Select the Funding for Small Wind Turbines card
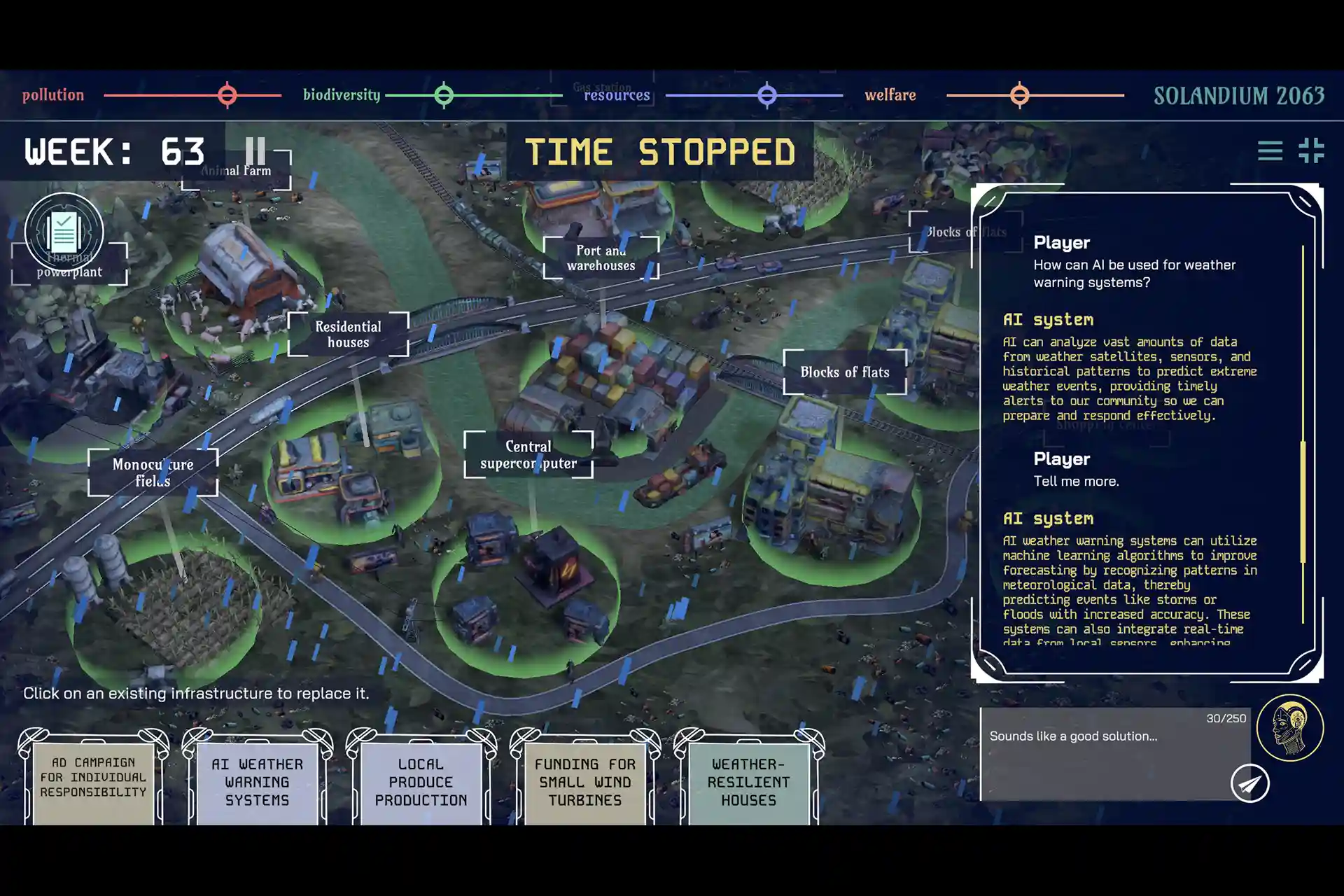Image resolution: width=1344 pixels, height=896 pixels. 585,782
